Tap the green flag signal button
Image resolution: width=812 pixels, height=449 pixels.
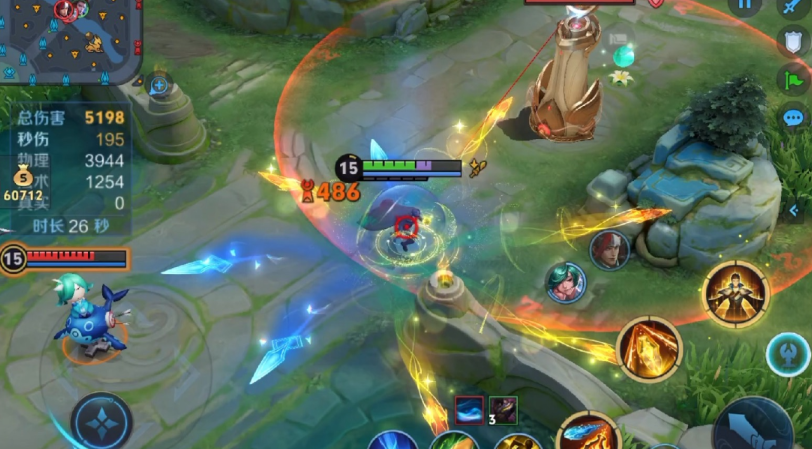(793, 79)
